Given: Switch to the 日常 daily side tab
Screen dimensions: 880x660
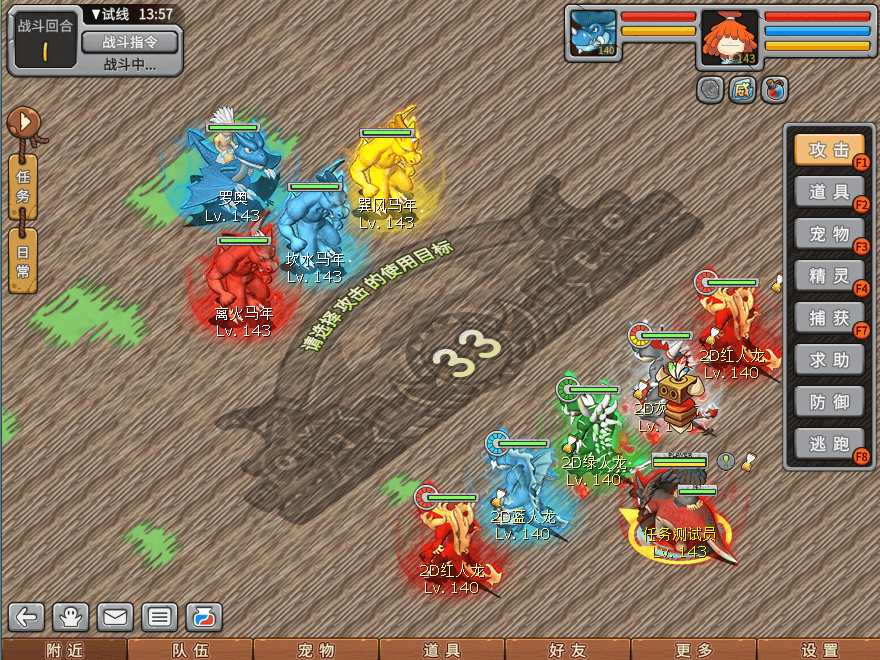Looking at the screenshot, I should pyautogui.click(x=23, y=260).
